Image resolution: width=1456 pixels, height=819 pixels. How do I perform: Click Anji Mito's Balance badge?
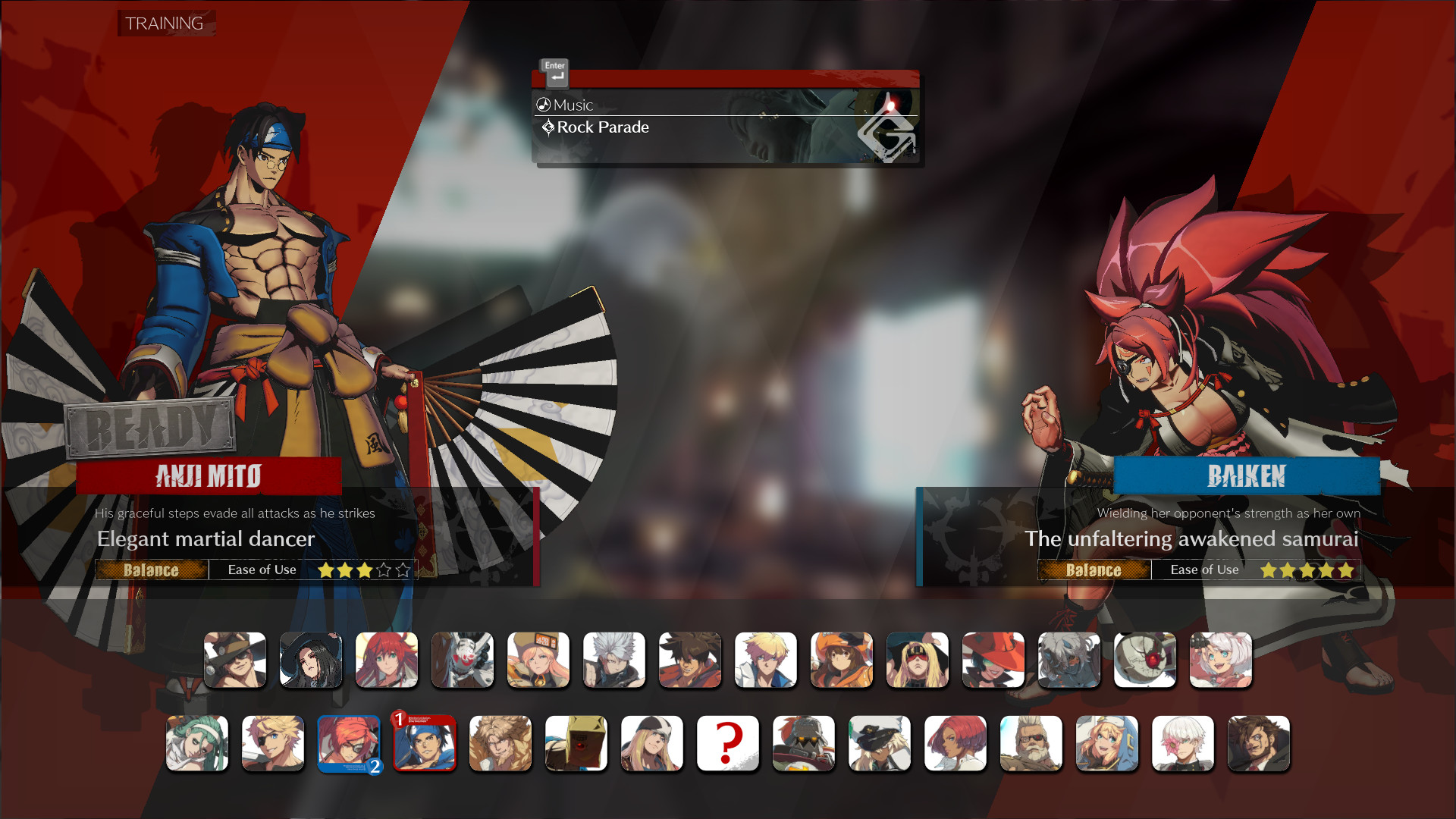point(151,570)
